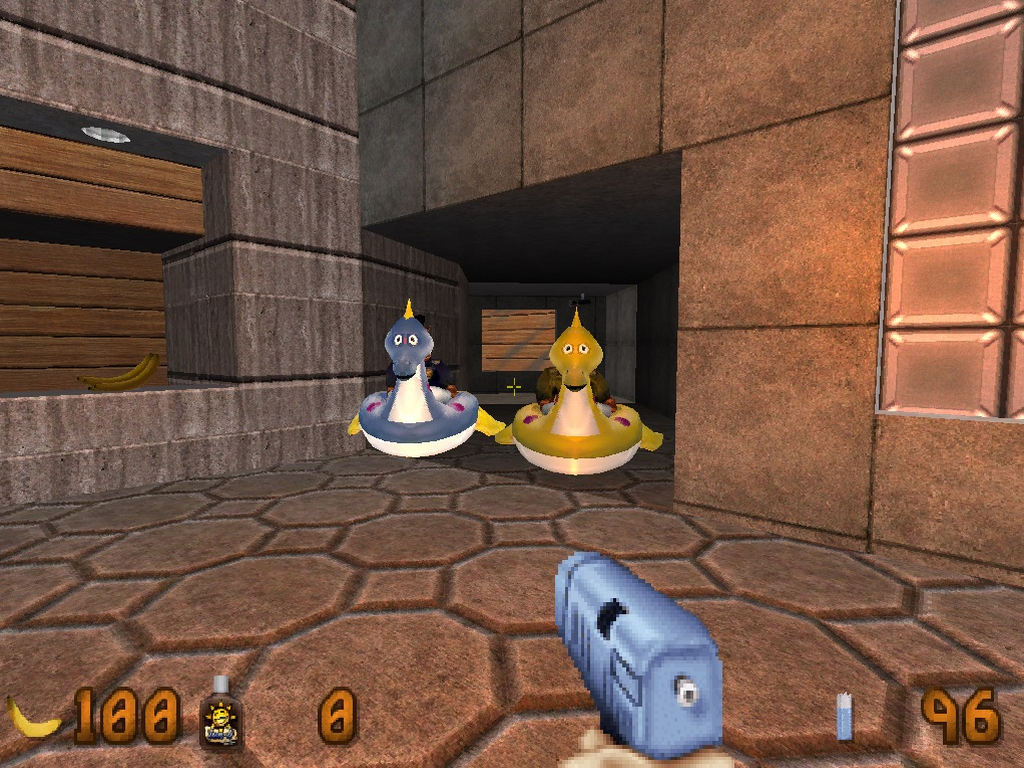
Task: Click the banana health icon
Action: 32,717
